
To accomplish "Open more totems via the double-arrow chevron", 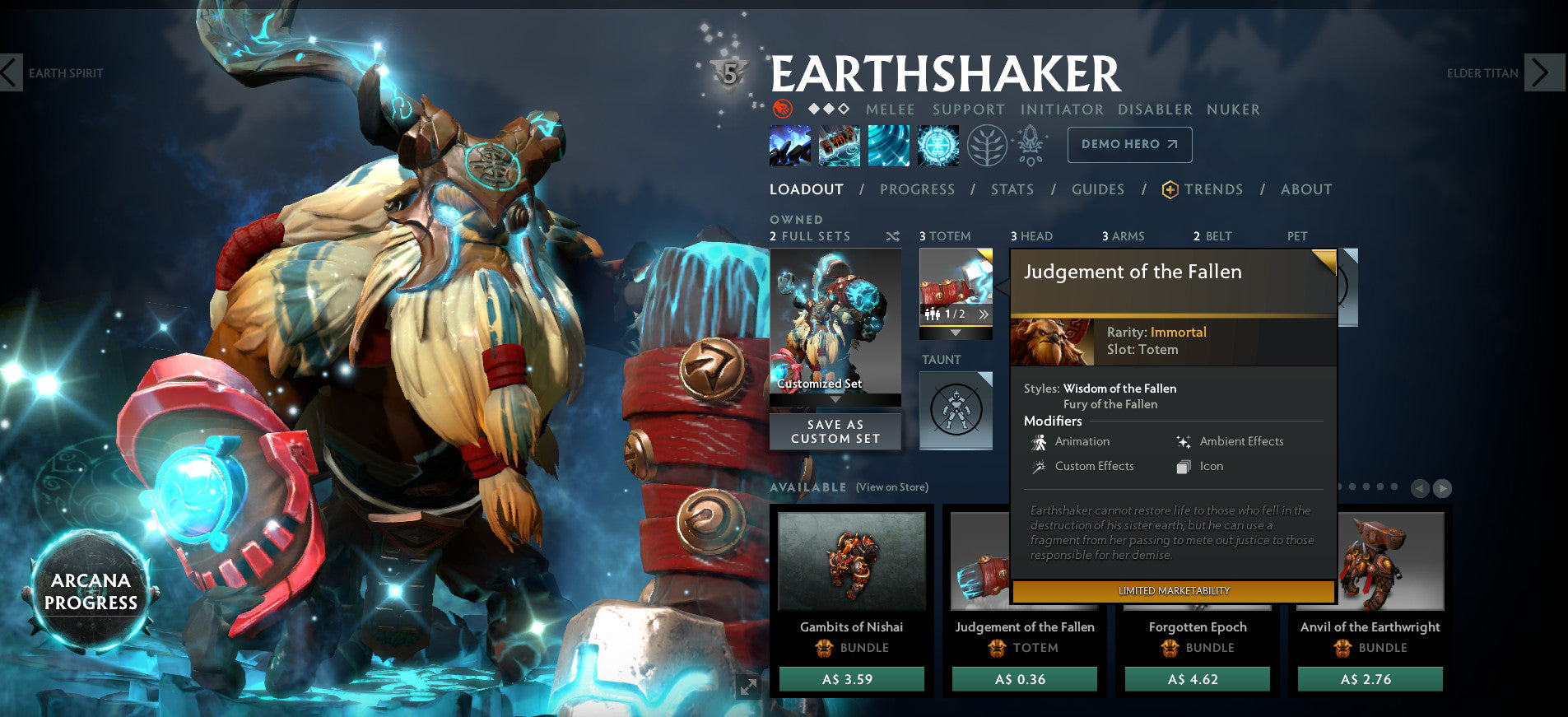I will pyautogui.click(x=984, y=314).
